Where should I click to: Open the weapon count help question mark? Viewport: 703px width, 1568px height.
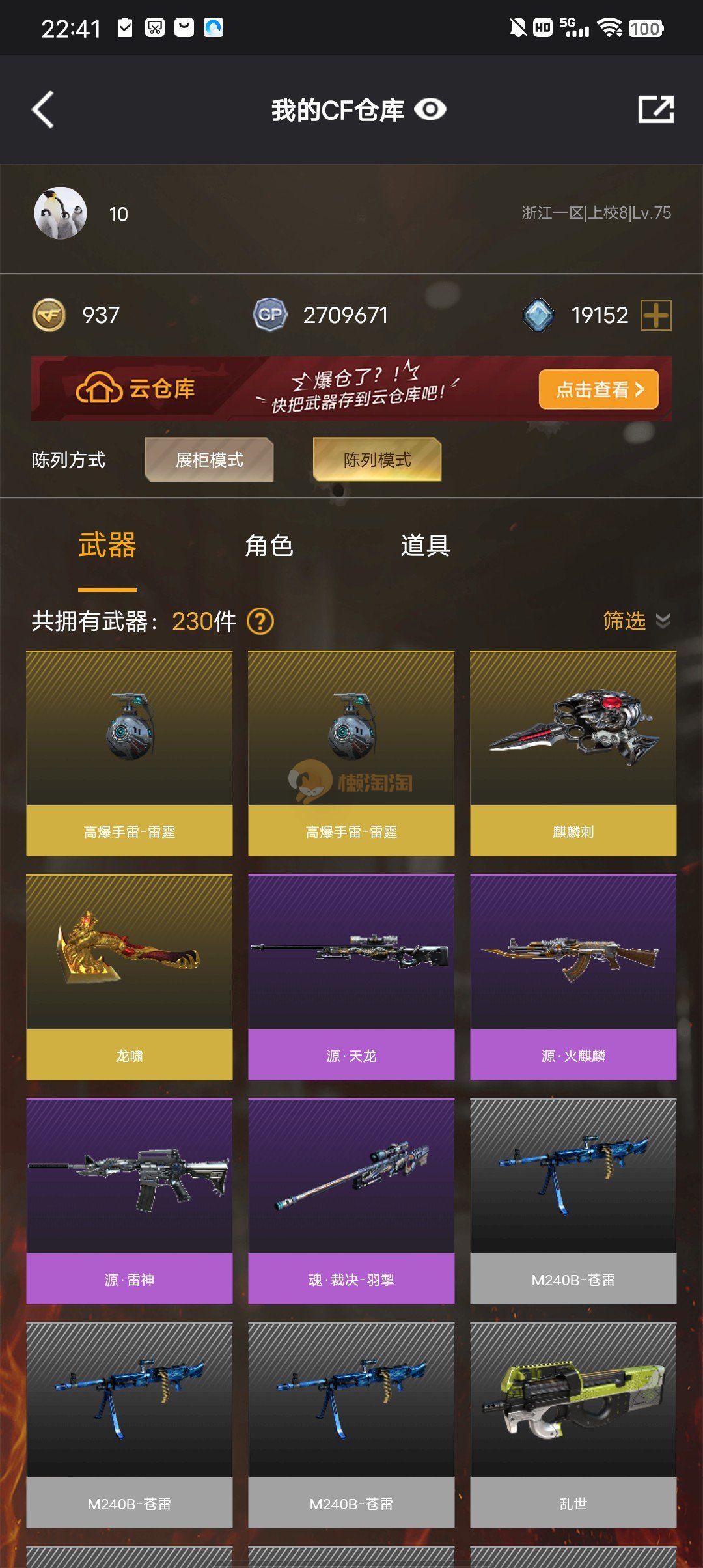click(260, 621)
